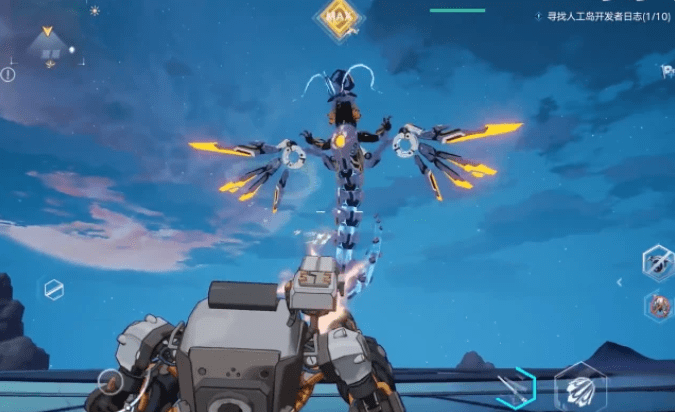This screenshot has width=675, height=412.
Task: Tap the exclamation mark alert icon
Action: [8, 75]
